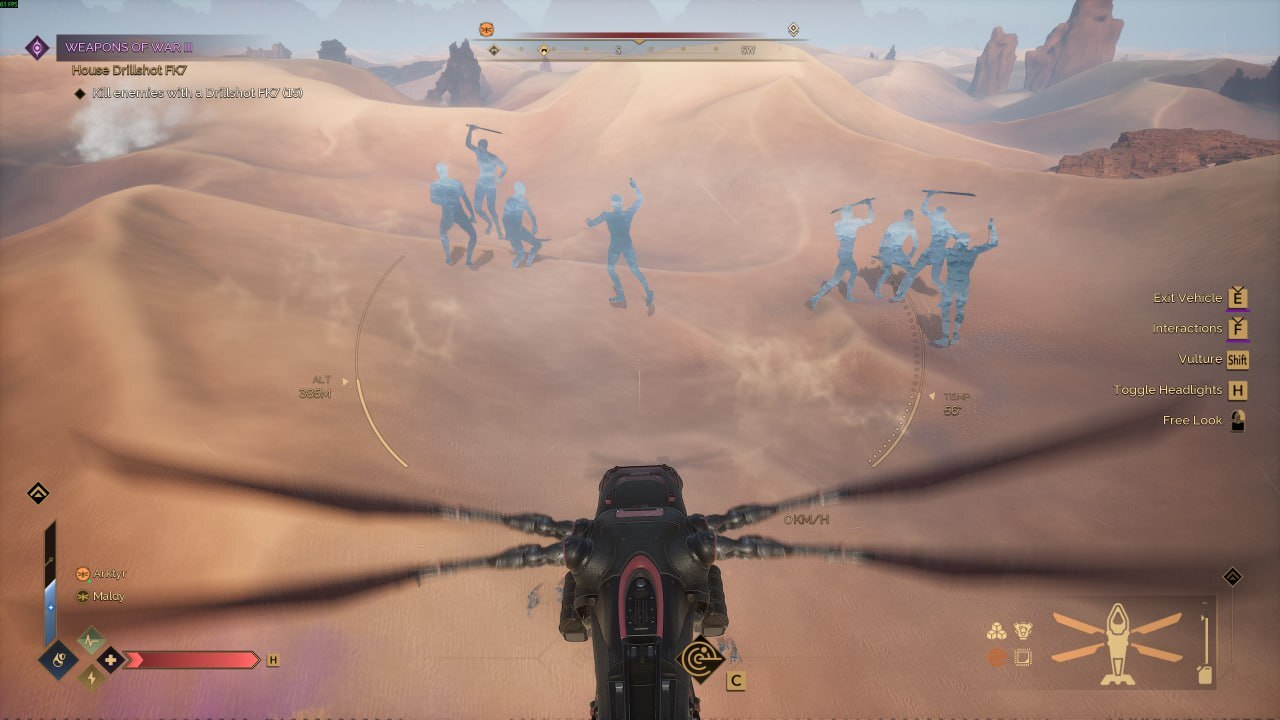Activate the yellow scanner diamond icon
The image size is (1280, 720).
[x=701, y=659]
